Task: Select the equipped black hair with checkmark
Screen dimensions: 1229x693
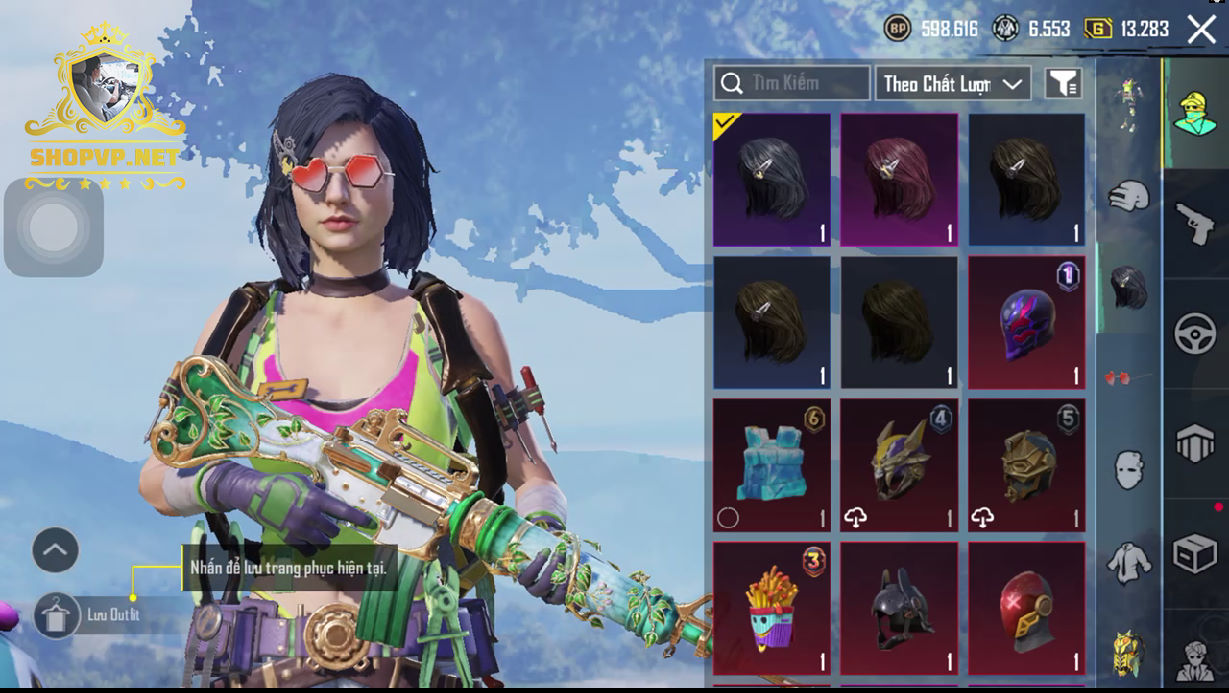Action: click(771, 180)
